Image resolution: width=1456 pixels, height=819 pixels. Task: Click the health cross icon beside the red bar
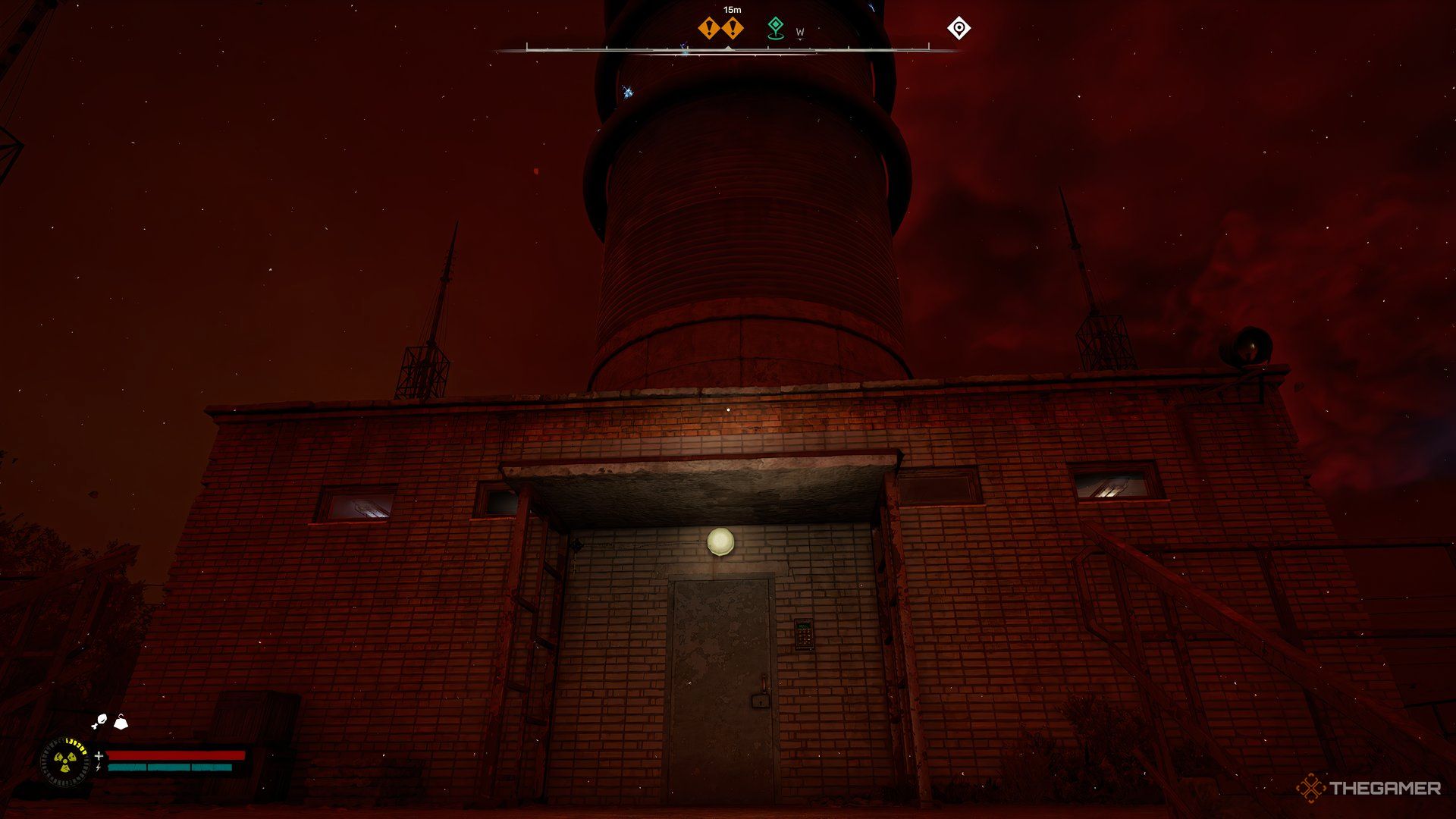click(x=99, y=756)
